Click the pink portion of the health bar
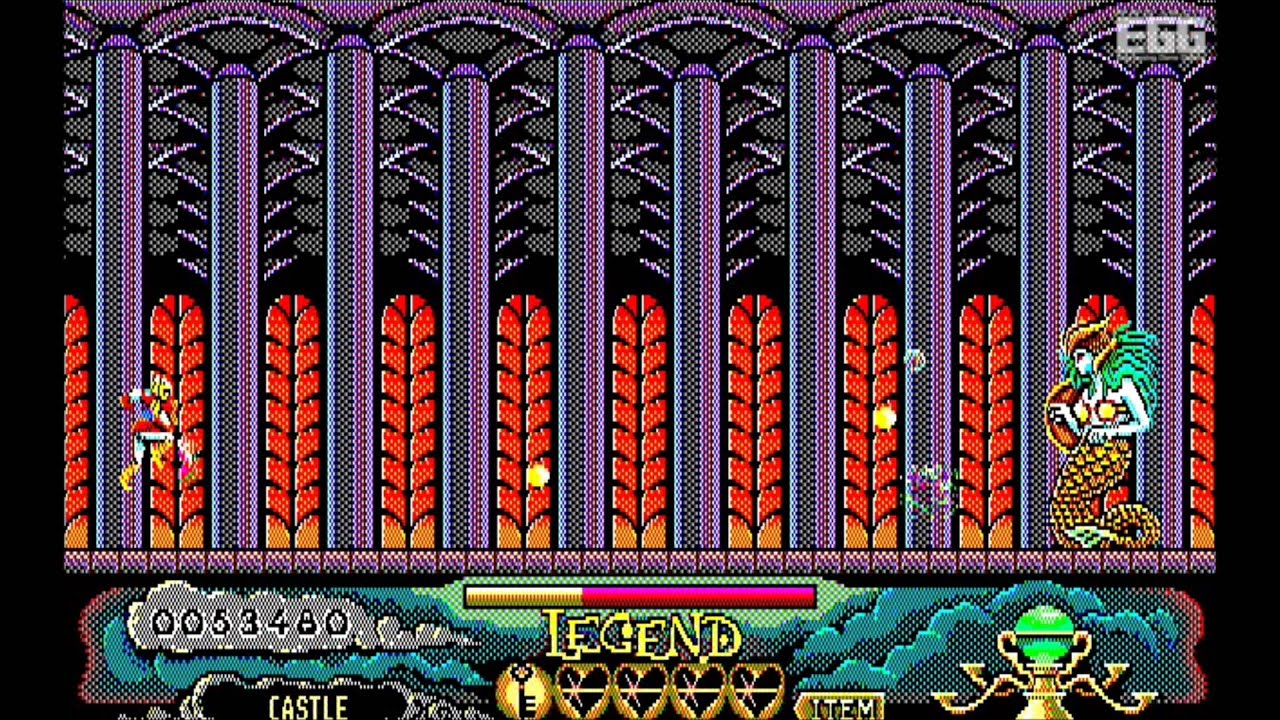1280x720 pixels. pos(700,594)
